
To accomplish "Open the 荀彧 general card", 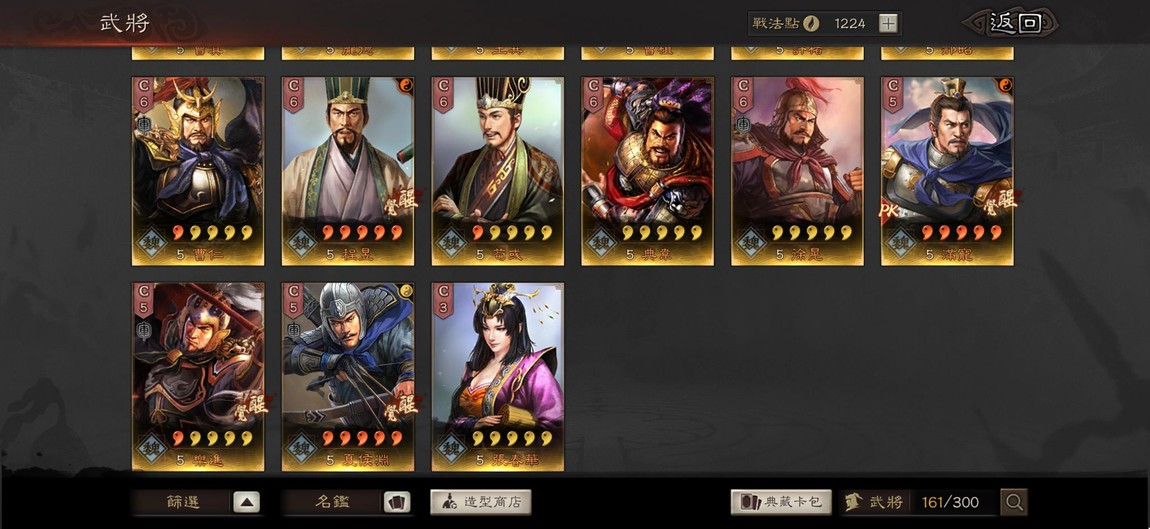I will [498, 170].
